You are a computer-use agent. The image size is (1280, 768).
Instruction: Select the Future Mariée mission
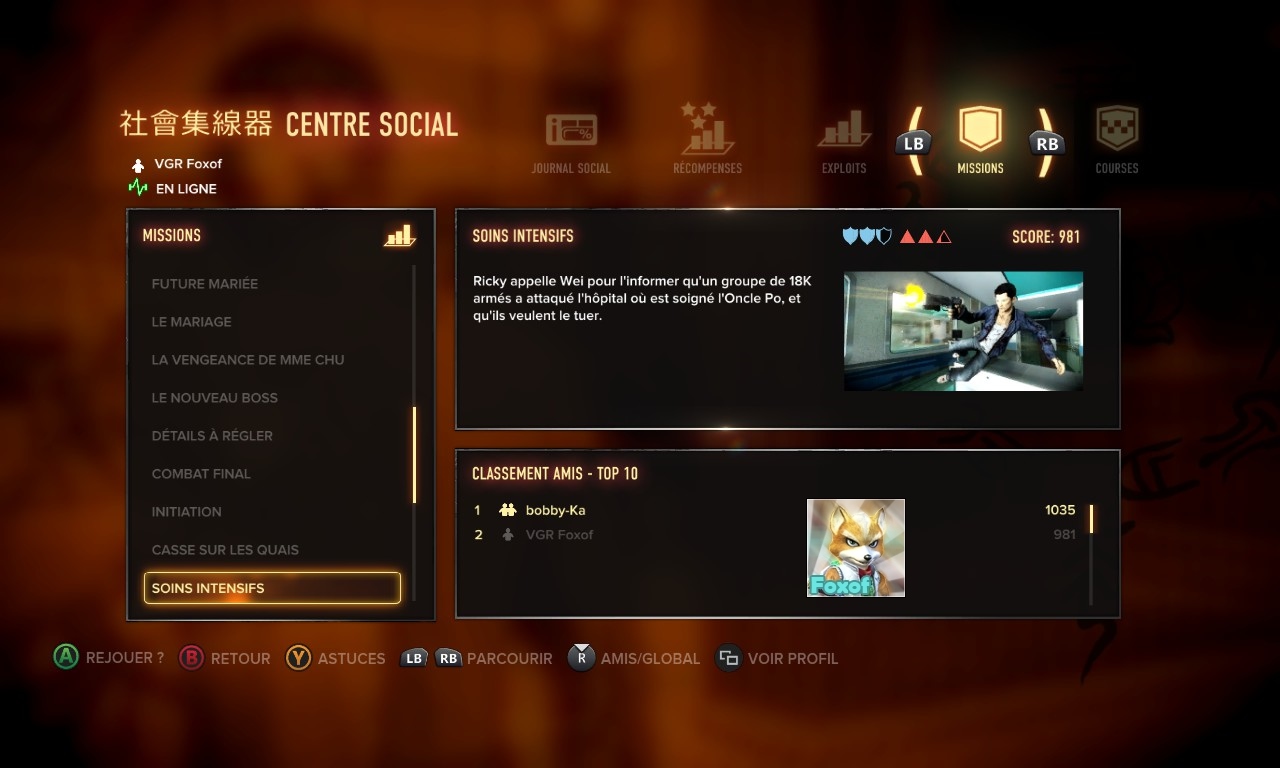click(x=205, y=284)
